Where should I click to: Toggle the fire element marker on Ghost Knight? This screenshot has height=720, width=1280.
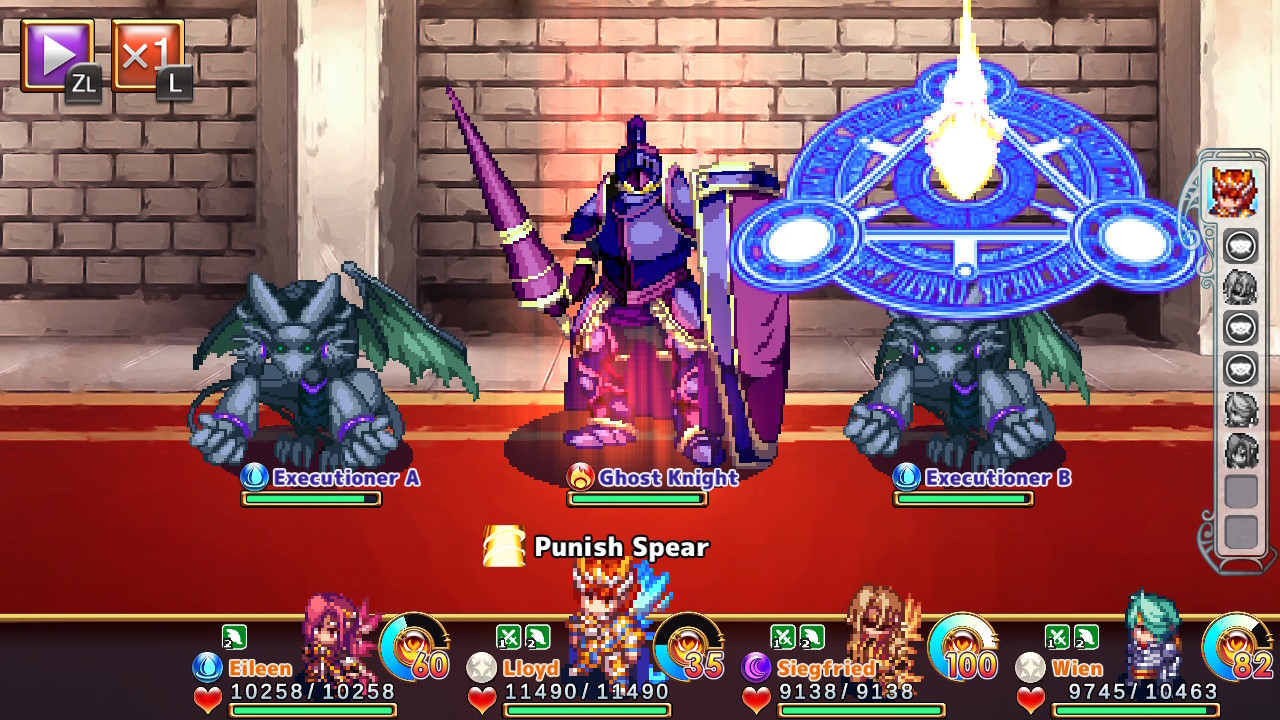point(580,479)
